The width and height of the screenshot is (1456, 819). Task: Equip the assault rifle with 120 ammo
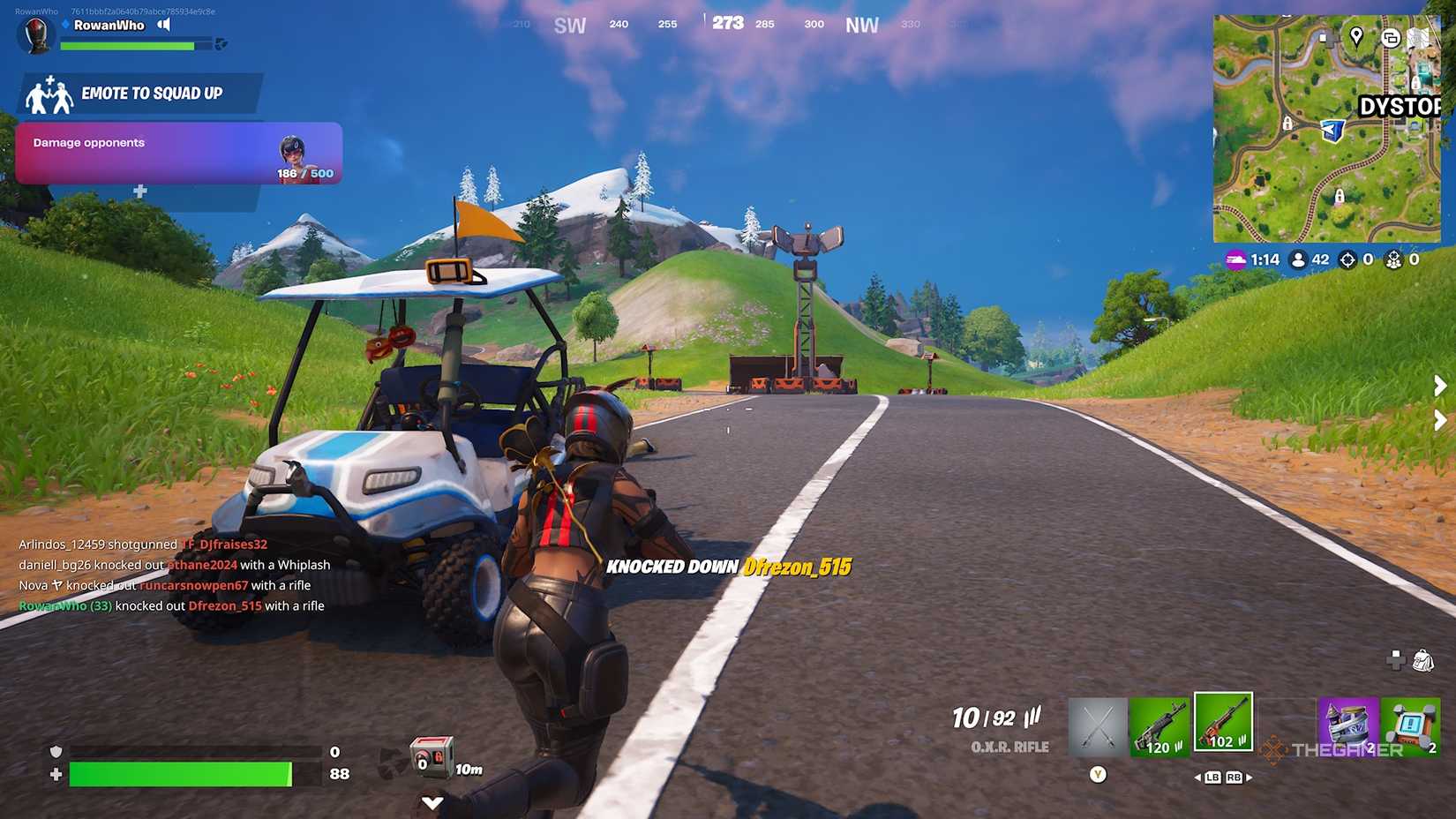click(x=1160, y=724)
